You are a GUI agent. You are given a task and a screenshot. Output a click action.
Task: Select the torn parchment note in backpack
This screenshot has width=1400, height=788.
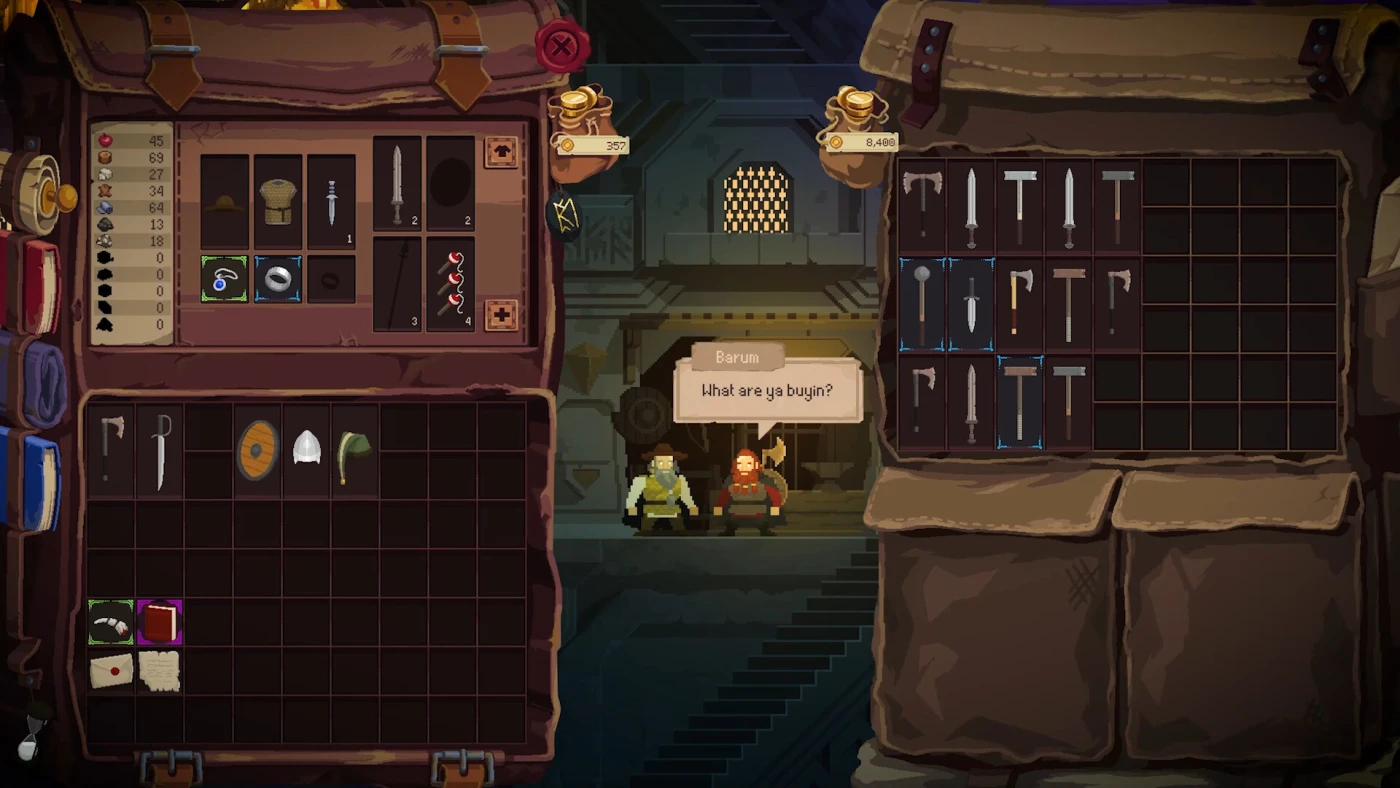[x=160, y=671]
